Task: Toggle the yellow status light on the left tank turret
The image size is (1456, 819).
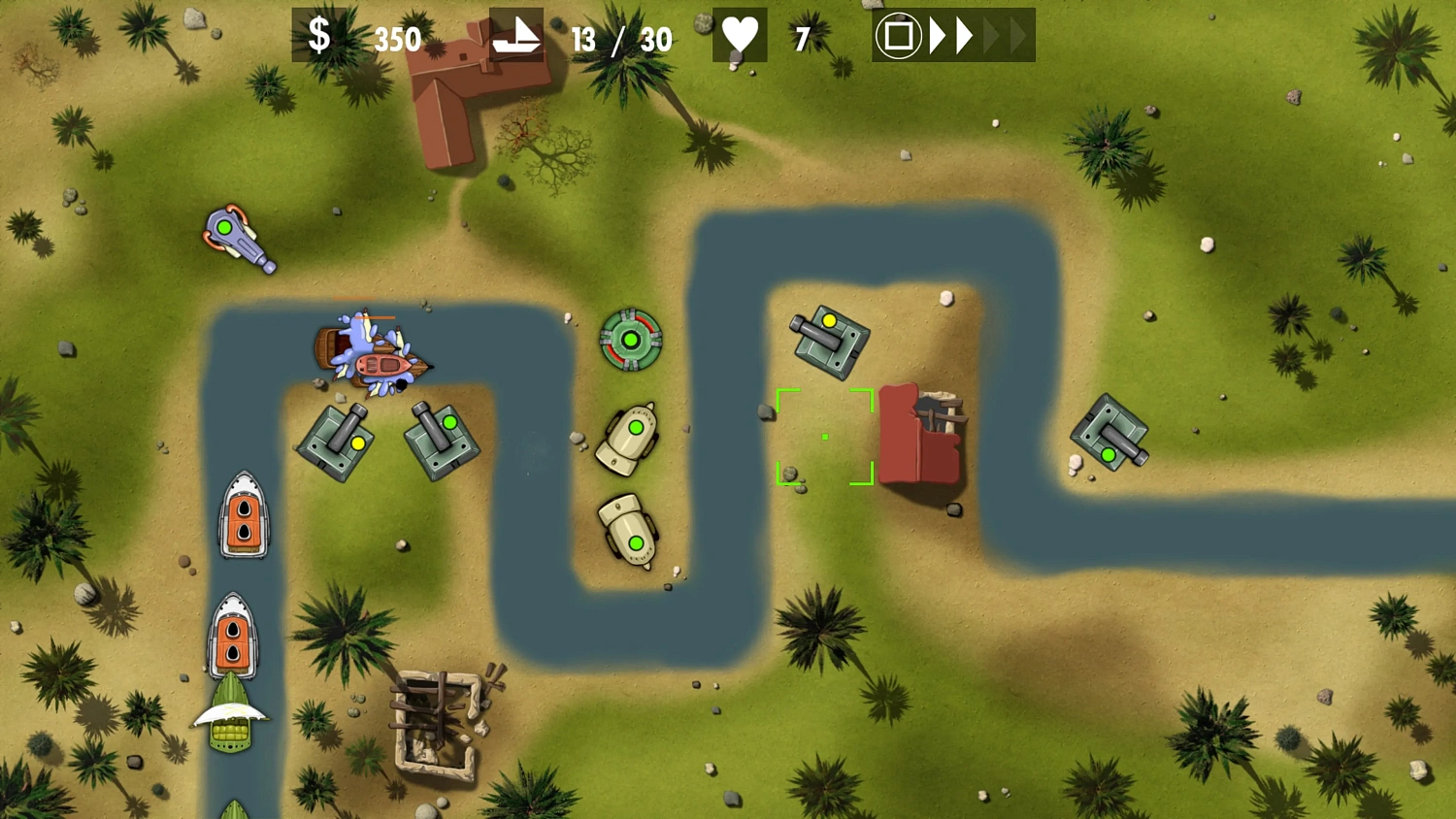Action: [356, 442]
